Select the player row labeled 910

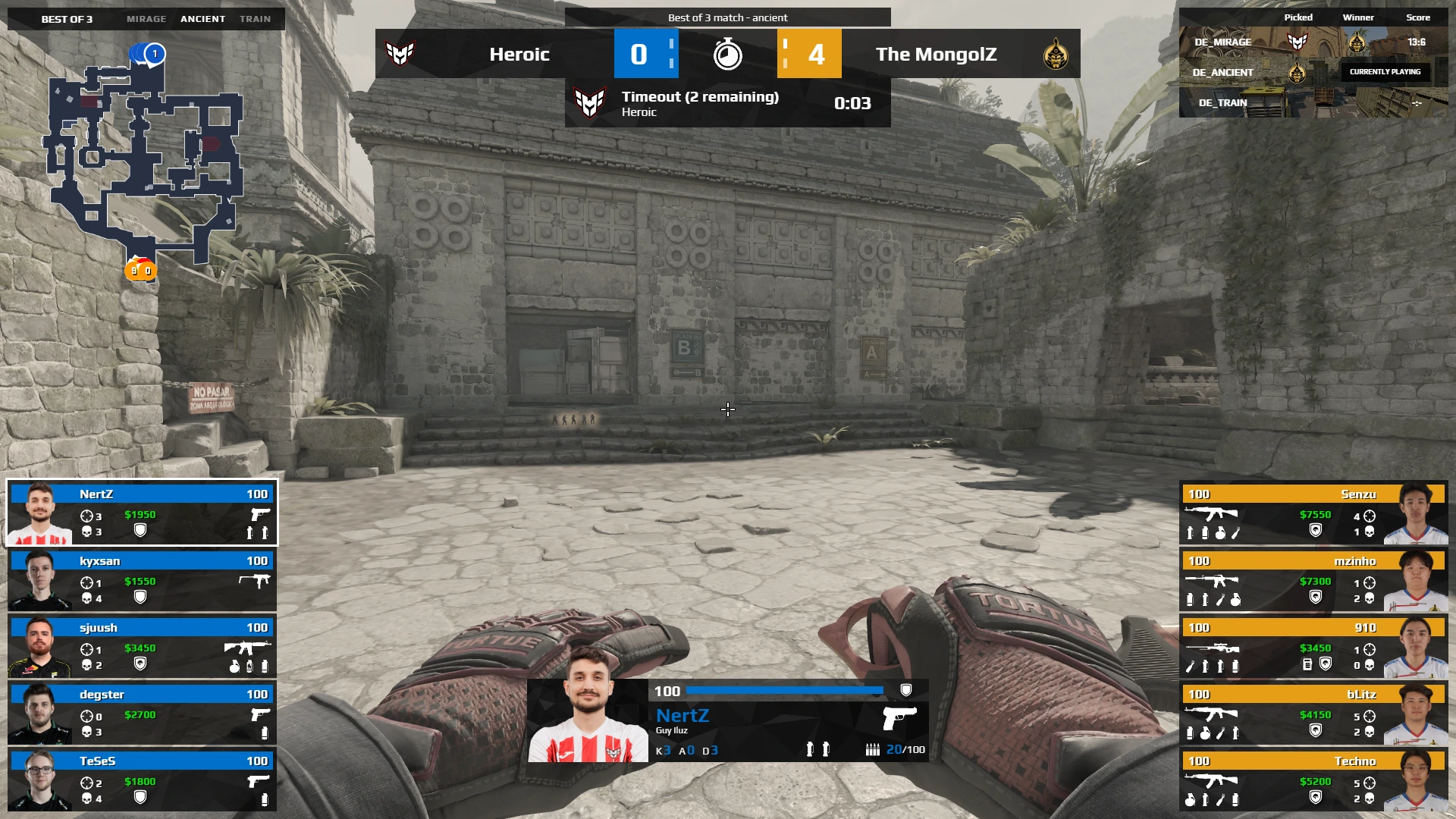click(x=1313, y=647)
